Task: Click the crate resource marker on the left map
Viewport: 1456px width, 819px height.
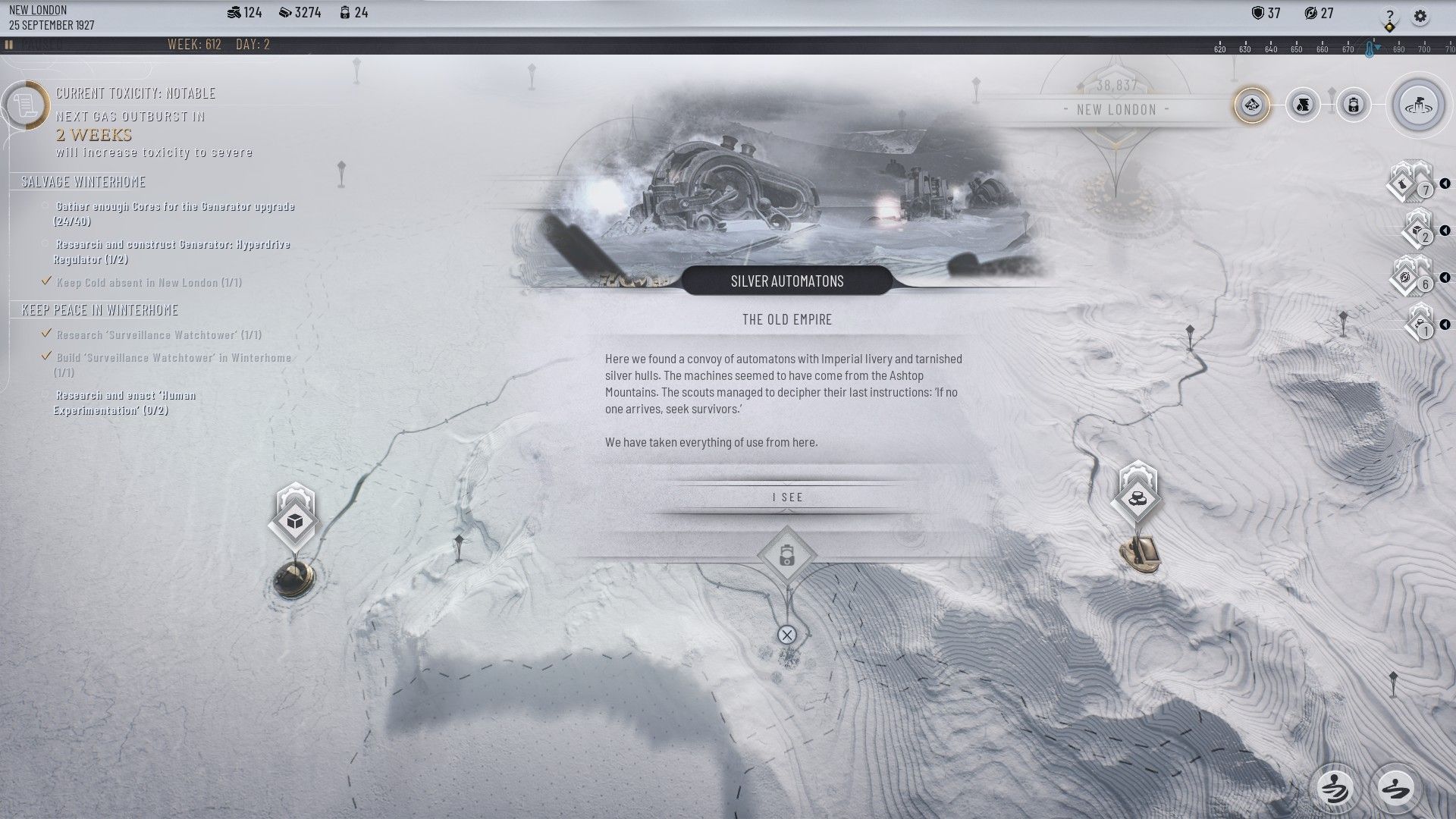Action: tap(293, 521)
